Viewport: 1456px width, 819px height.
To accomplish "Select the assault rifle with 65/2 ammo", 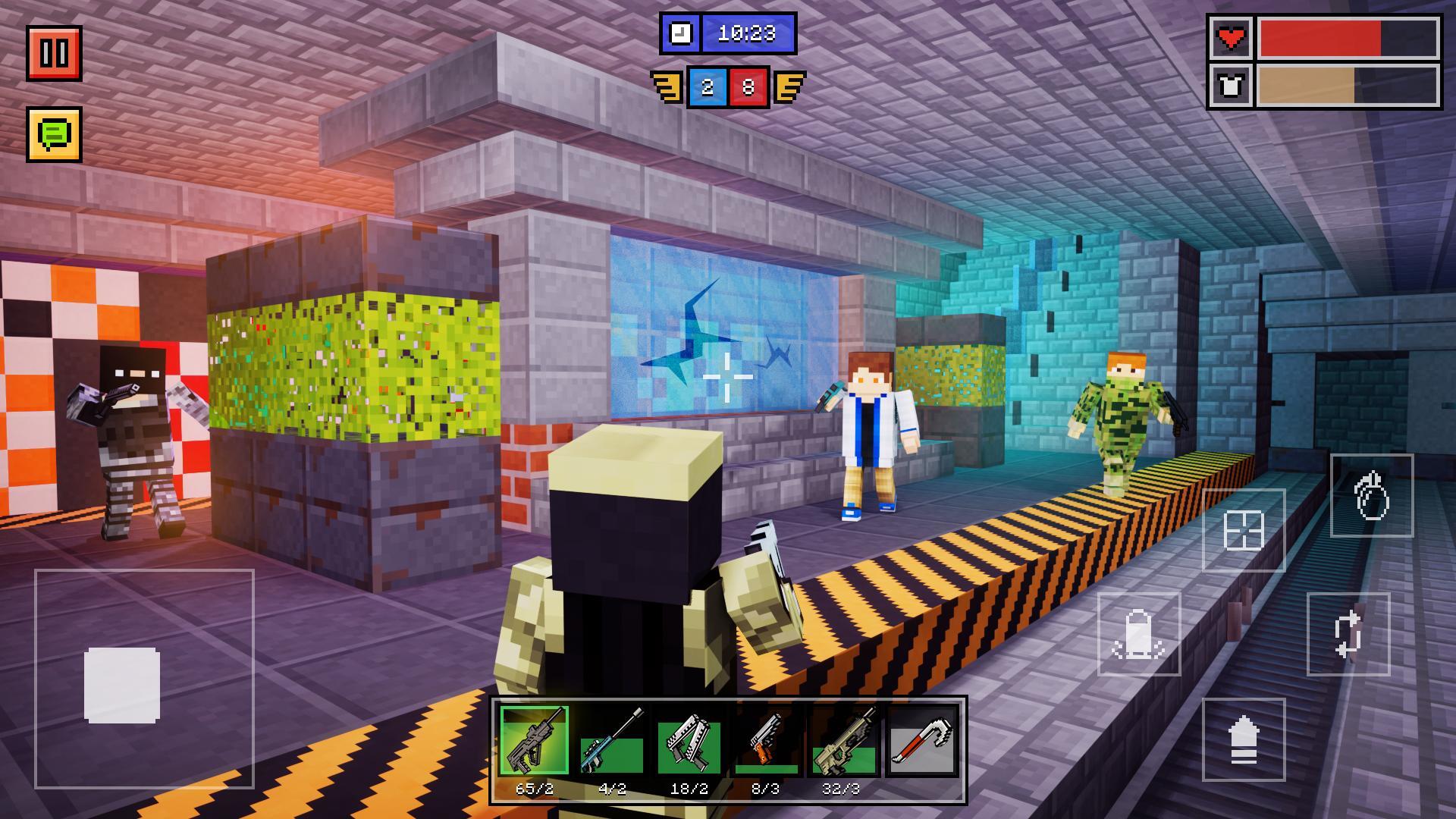I will (x=534, y=741).
